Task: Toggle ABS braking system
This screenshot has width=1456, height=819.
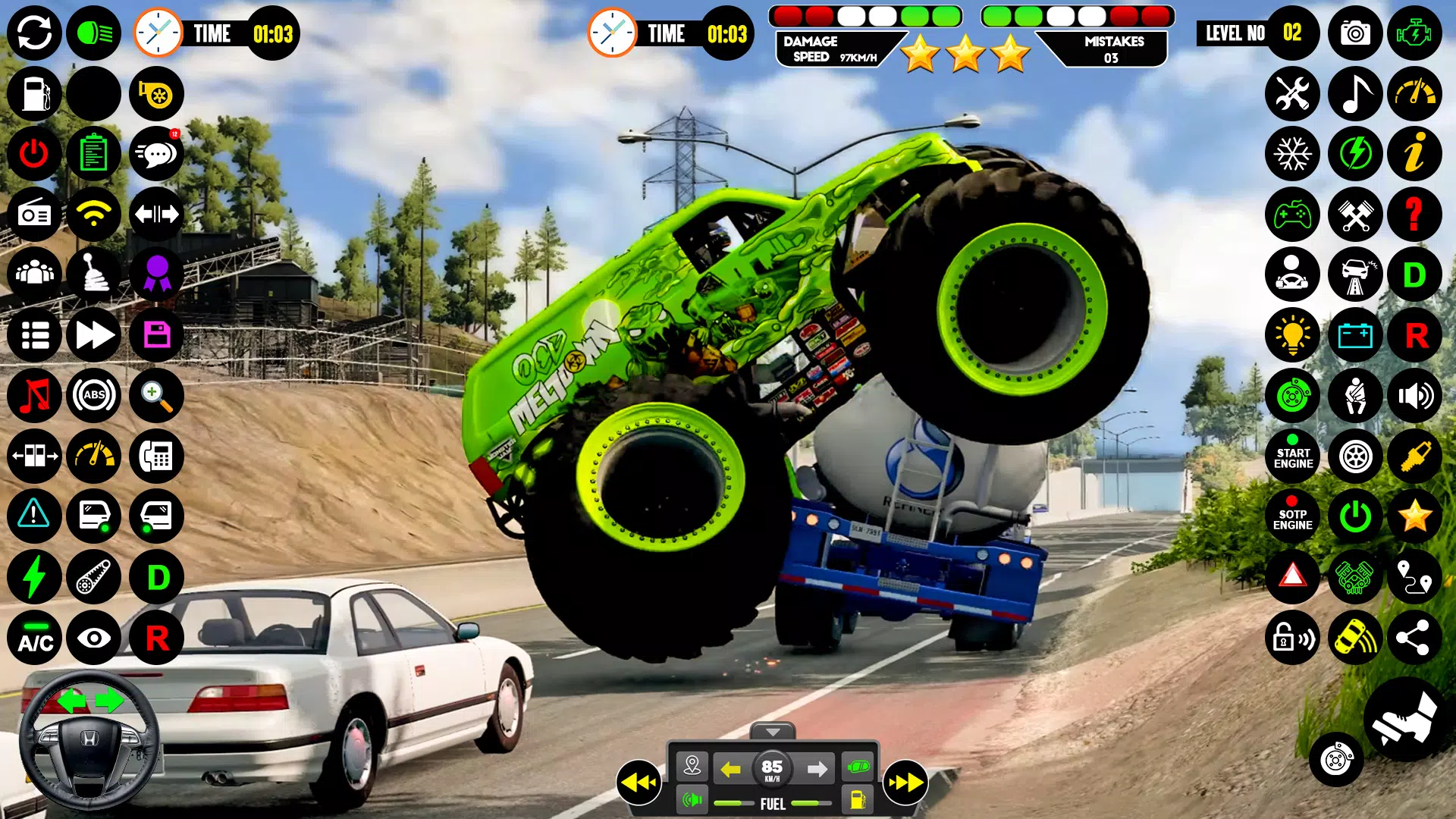Action: 94,396
